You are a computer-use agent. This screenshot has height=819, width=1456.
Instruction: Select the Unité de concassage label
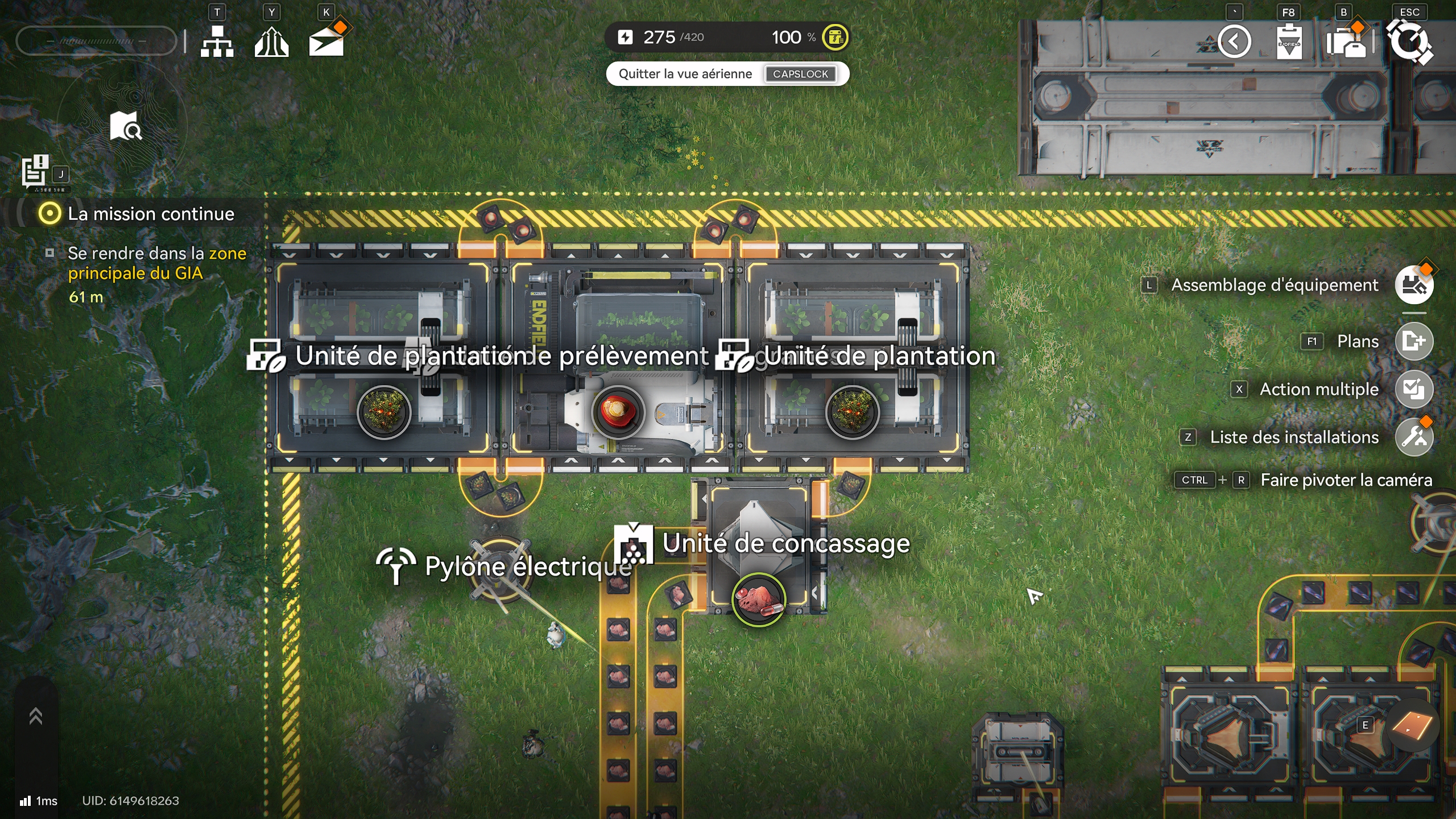click(x=785, y=543)
